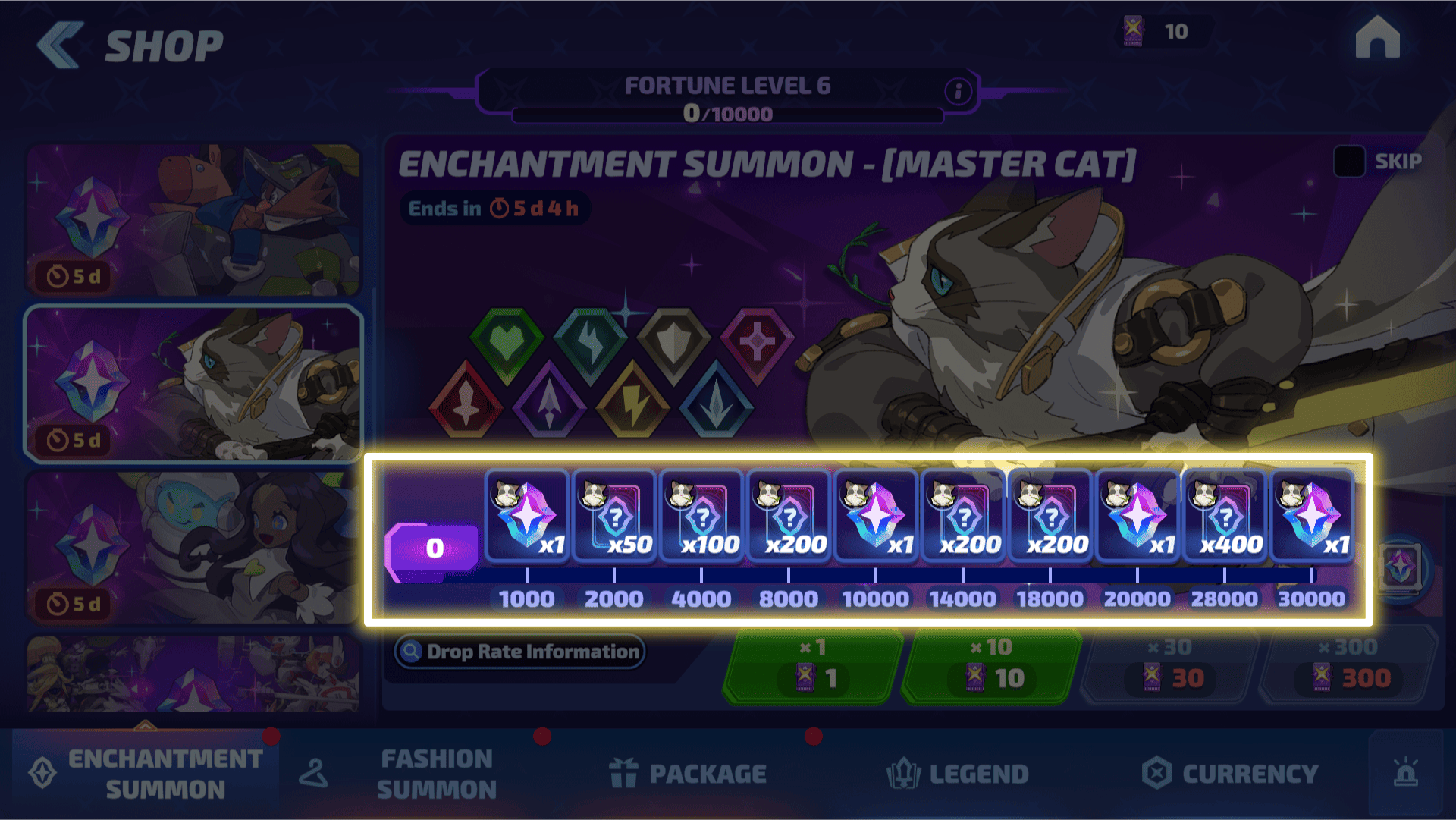
Task: Click the alarm siren icon
Action: tap(1405, 774)
